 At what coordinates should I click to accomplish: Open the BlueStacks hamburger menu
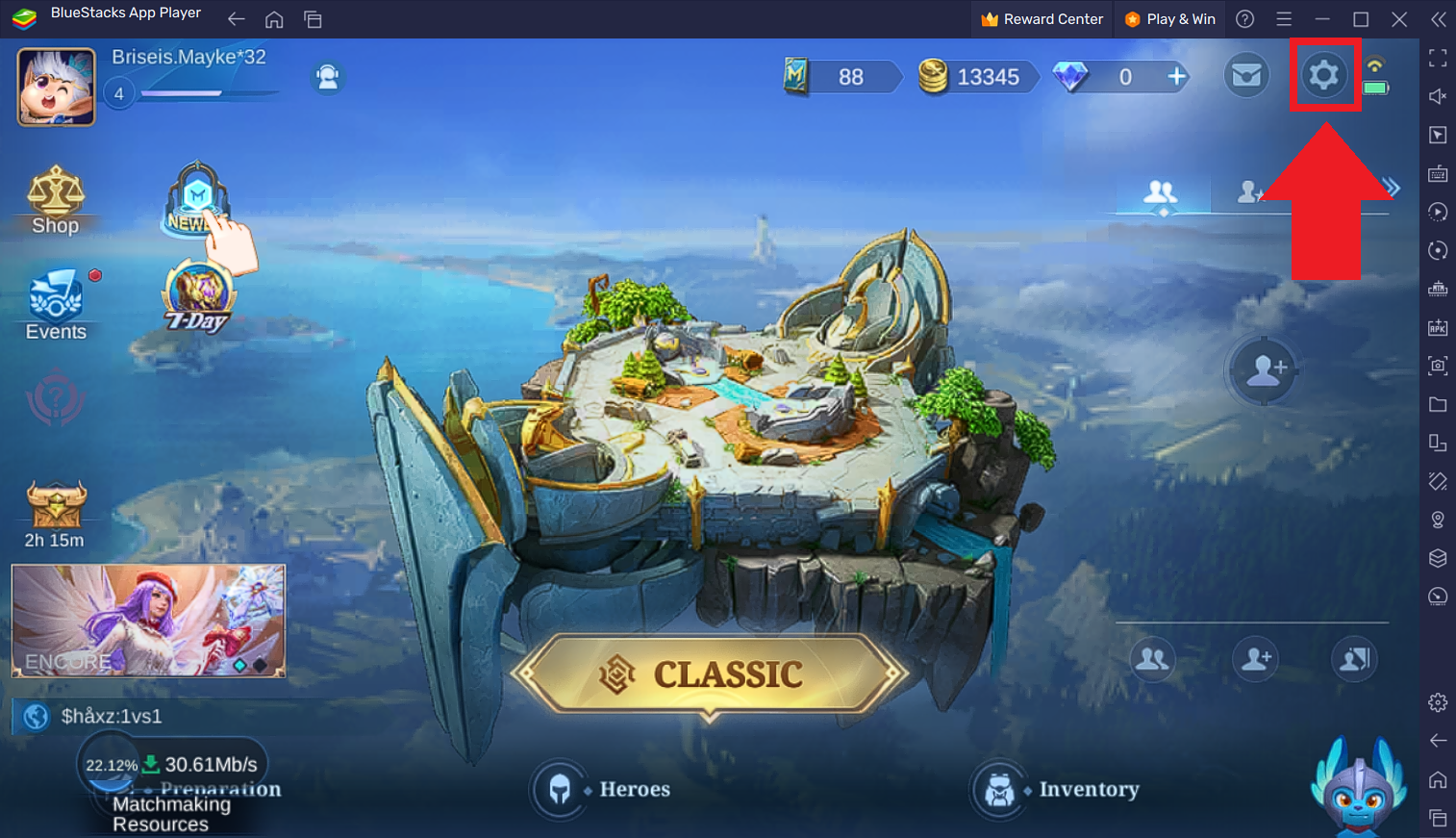[x=1284, y=18]
